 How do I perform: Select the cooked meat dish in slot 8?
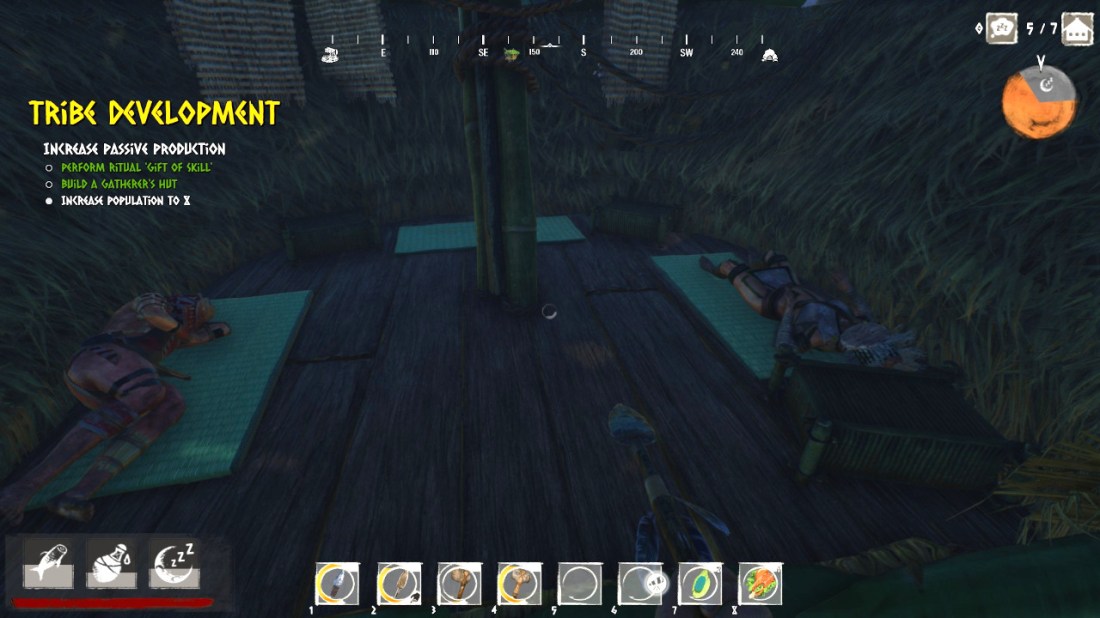point(760,583)
